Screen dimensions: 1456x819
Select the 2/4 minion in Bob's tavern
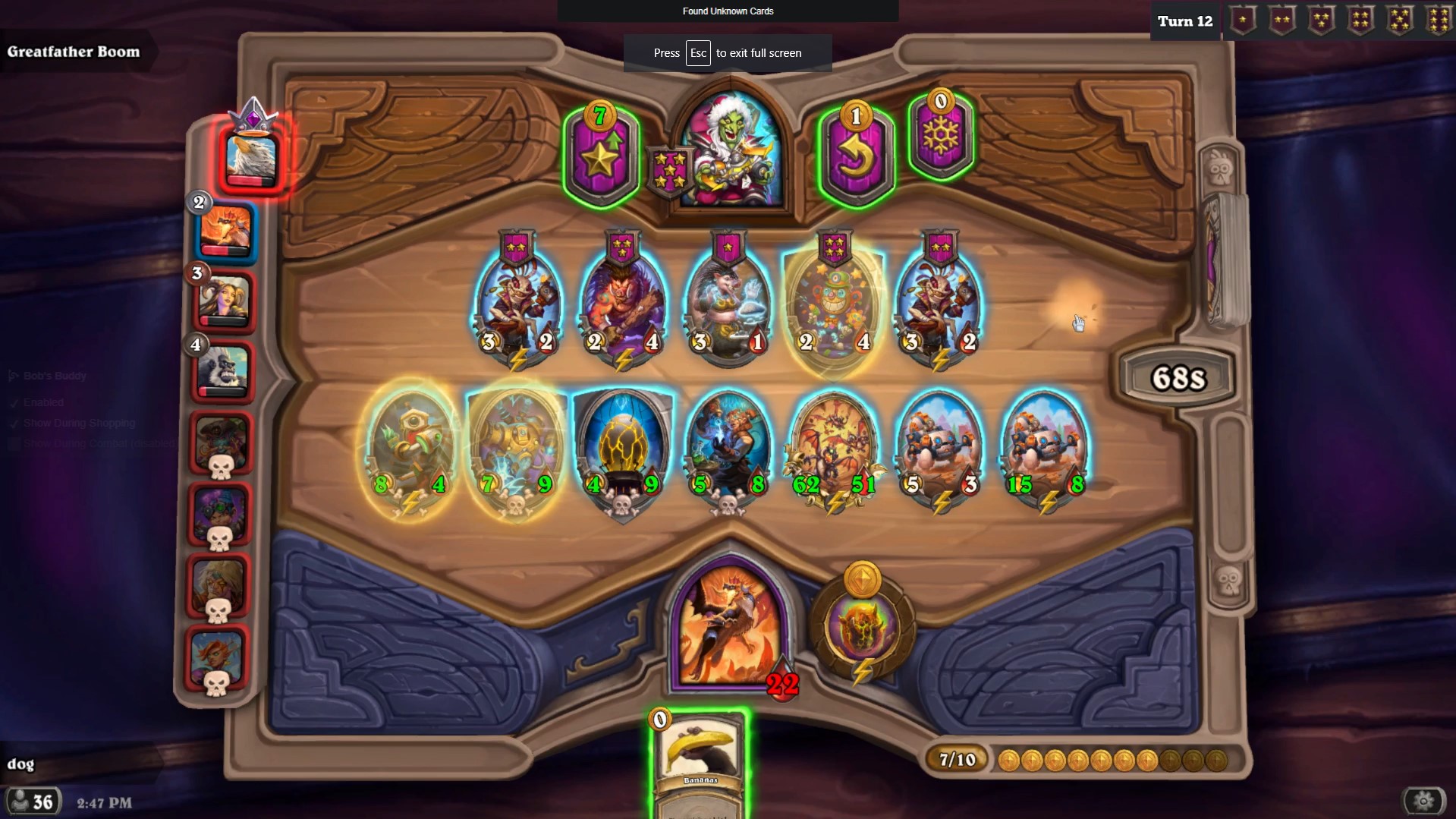pyautogui.click(x=622, y=304)
